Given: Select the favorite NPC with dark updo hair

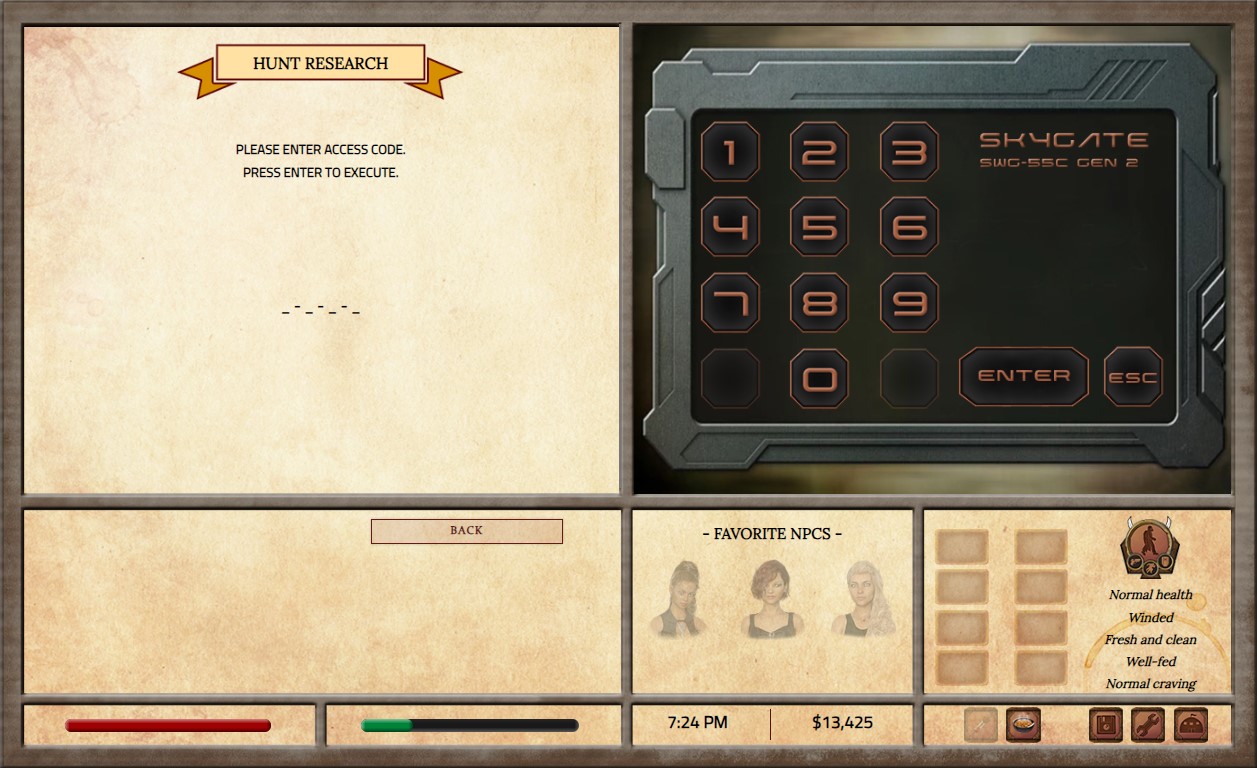Looking at the screenshot, I should (682, 598).
